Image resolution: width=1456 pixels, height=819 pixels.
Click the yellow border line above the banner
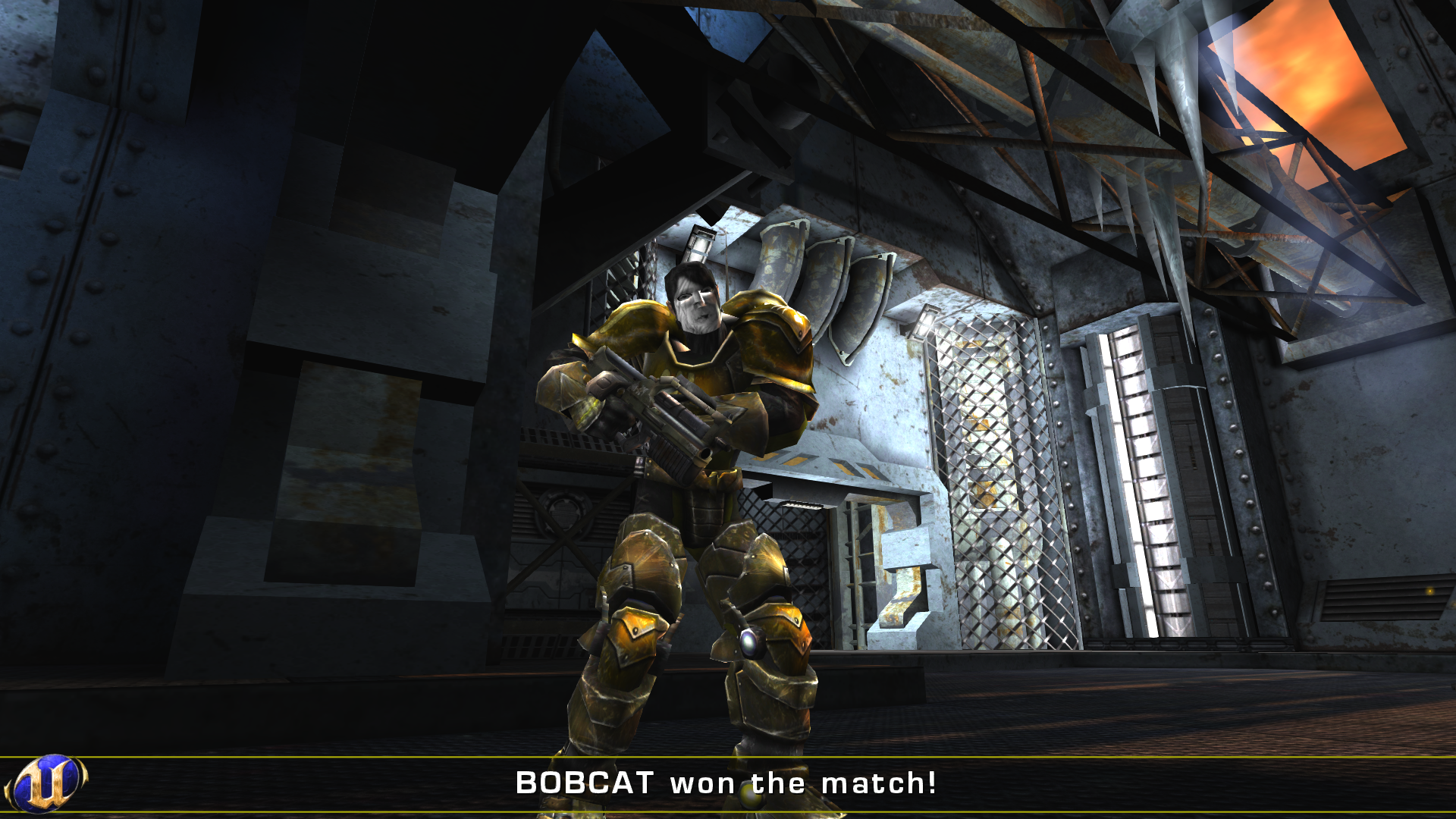tap(728, 758)
